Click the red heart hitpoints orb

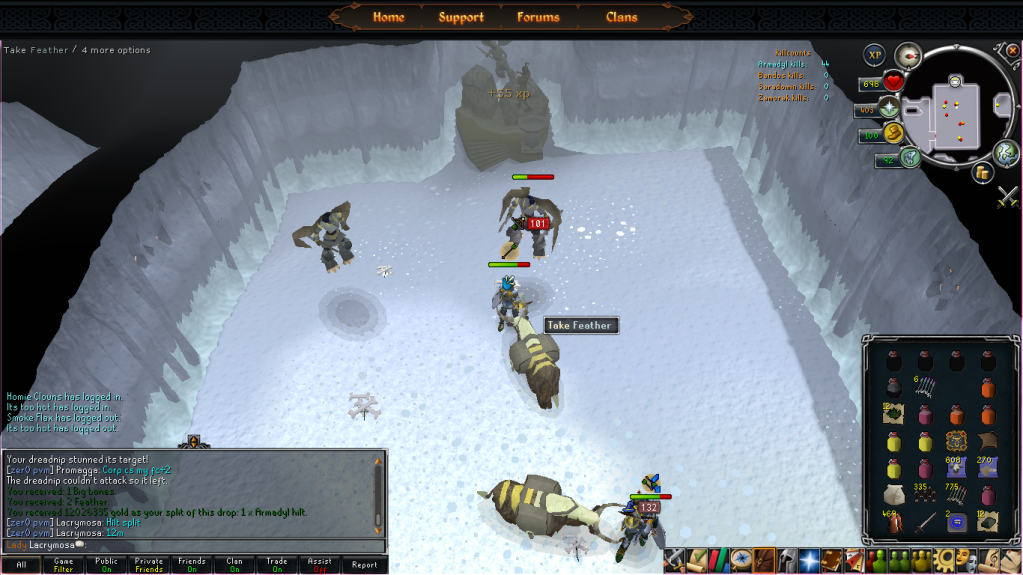pos(893,82)
